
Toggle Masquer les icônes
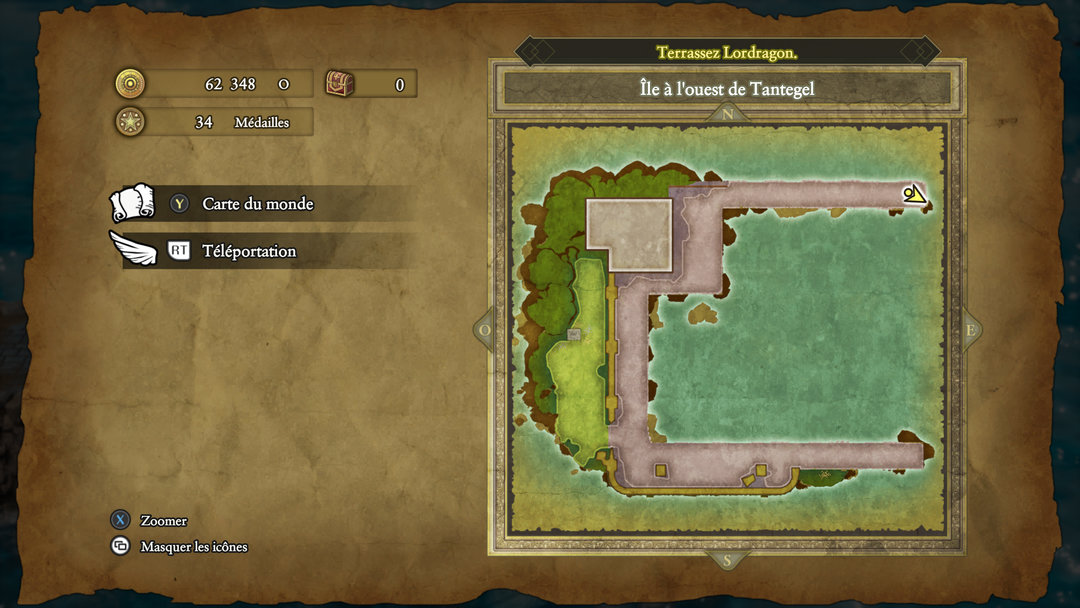[193, 546]
